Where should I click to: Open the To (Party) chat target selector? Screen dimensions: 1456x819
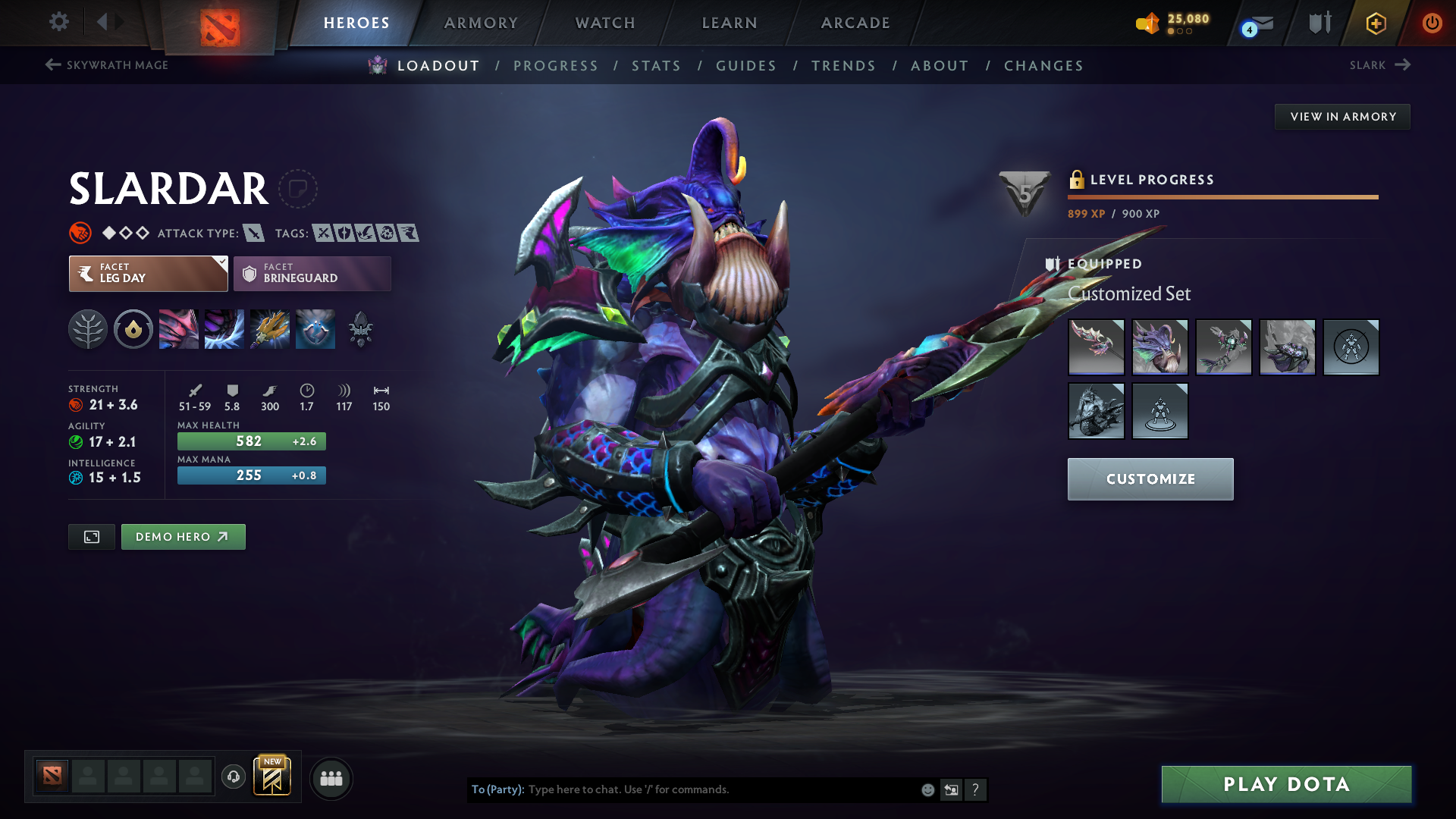click(x=497, y=789)
